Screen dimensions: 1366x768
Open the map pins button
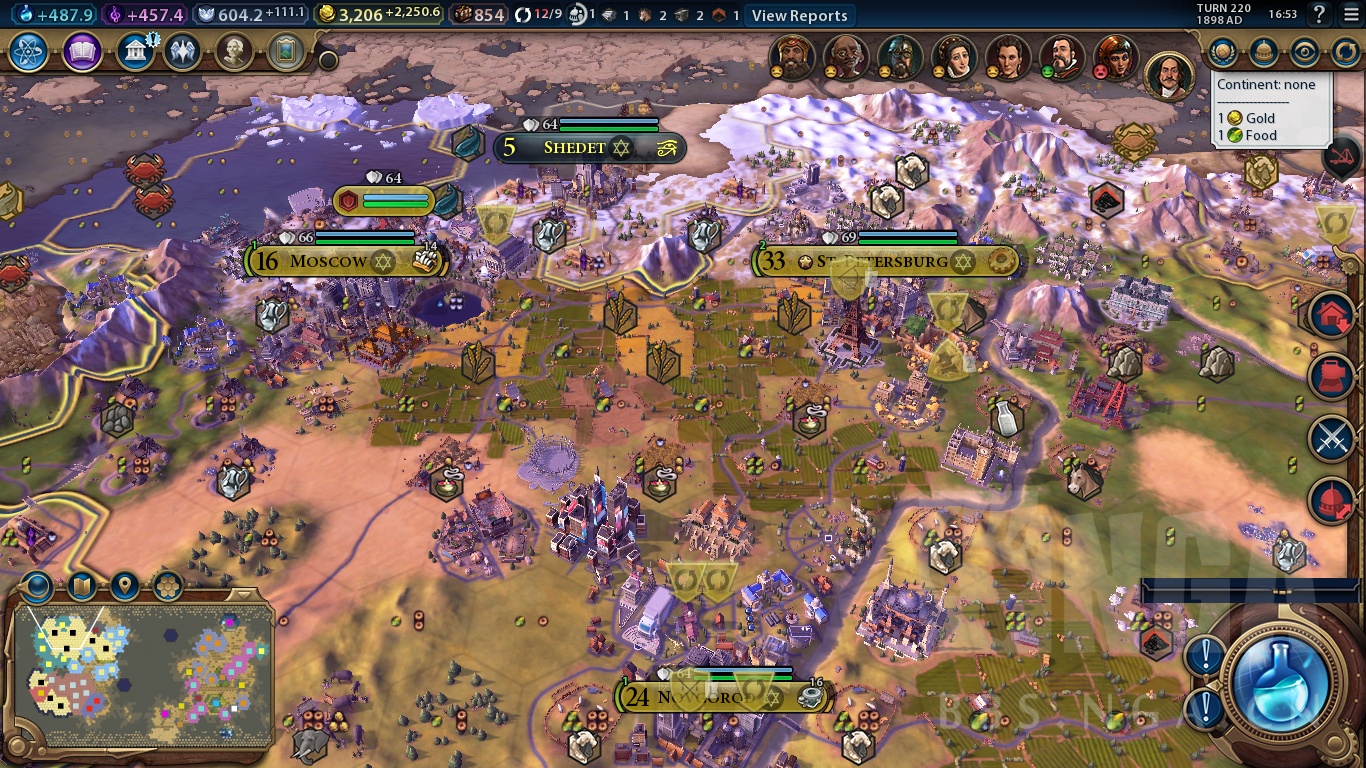124,585
